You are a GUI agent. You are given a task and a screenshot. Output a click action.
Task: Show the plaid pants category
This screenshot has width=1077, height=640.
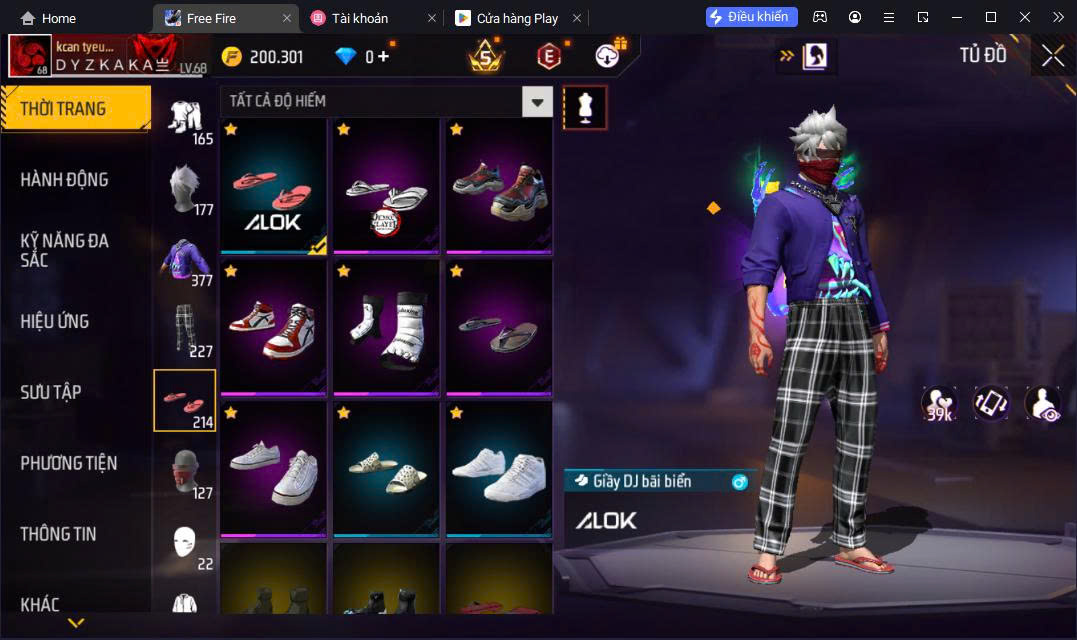pyautogui.click(x=184, y=330)
